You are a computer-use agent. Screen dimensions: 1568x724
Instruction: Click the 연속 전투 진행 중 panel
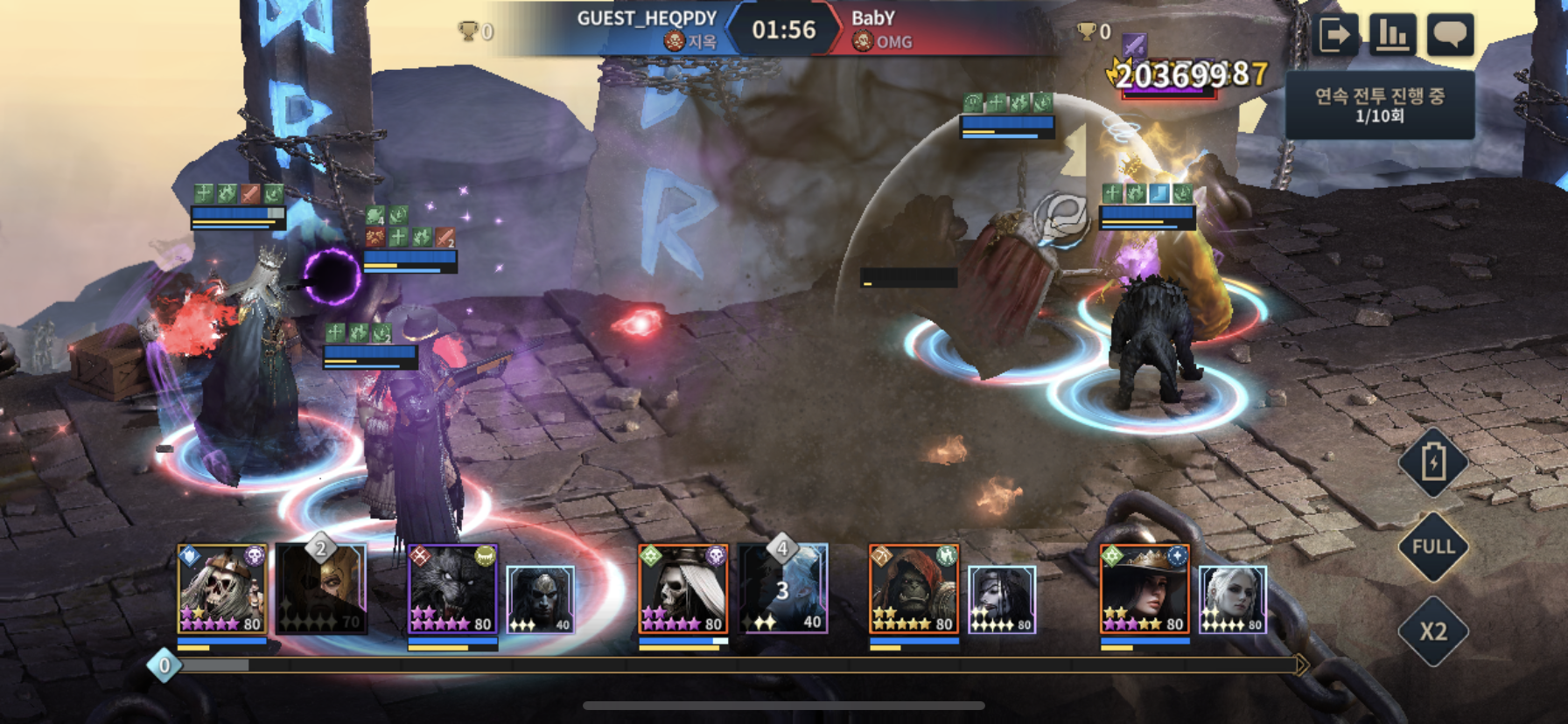[x=1379, y=104]
